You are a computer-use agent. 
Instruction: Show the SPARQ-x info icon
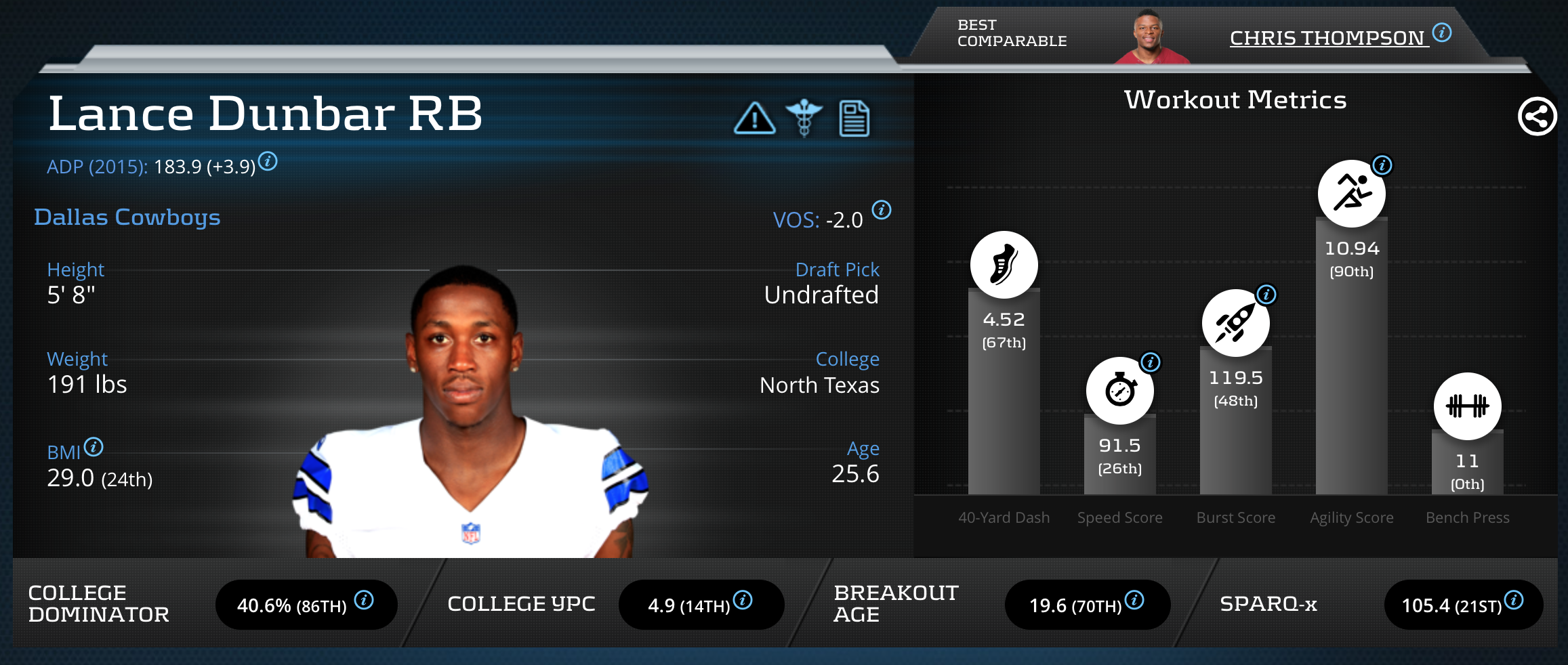[x=1514, y=600]
